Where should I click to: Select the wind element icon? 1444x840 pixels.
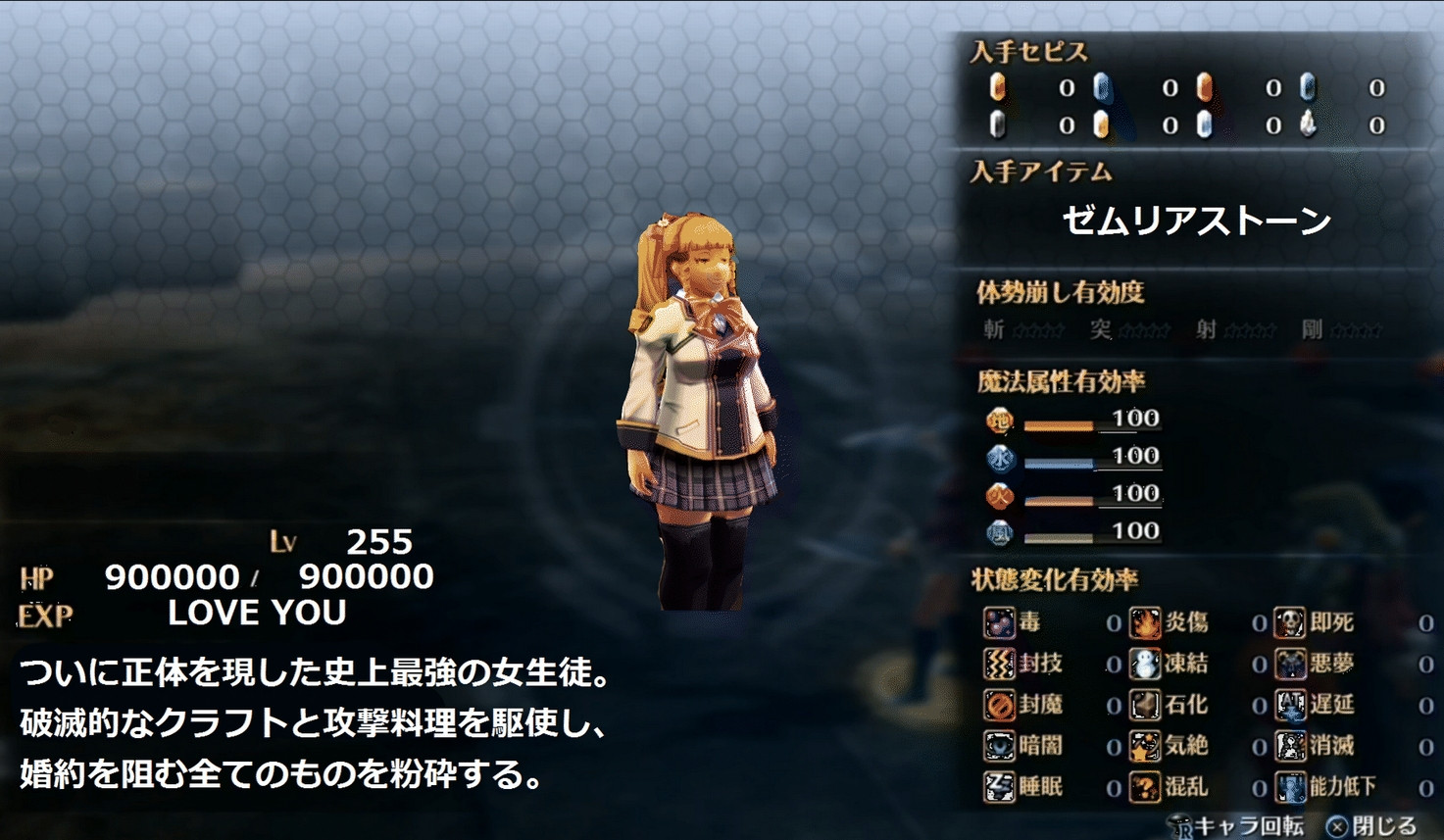[999, 533]
